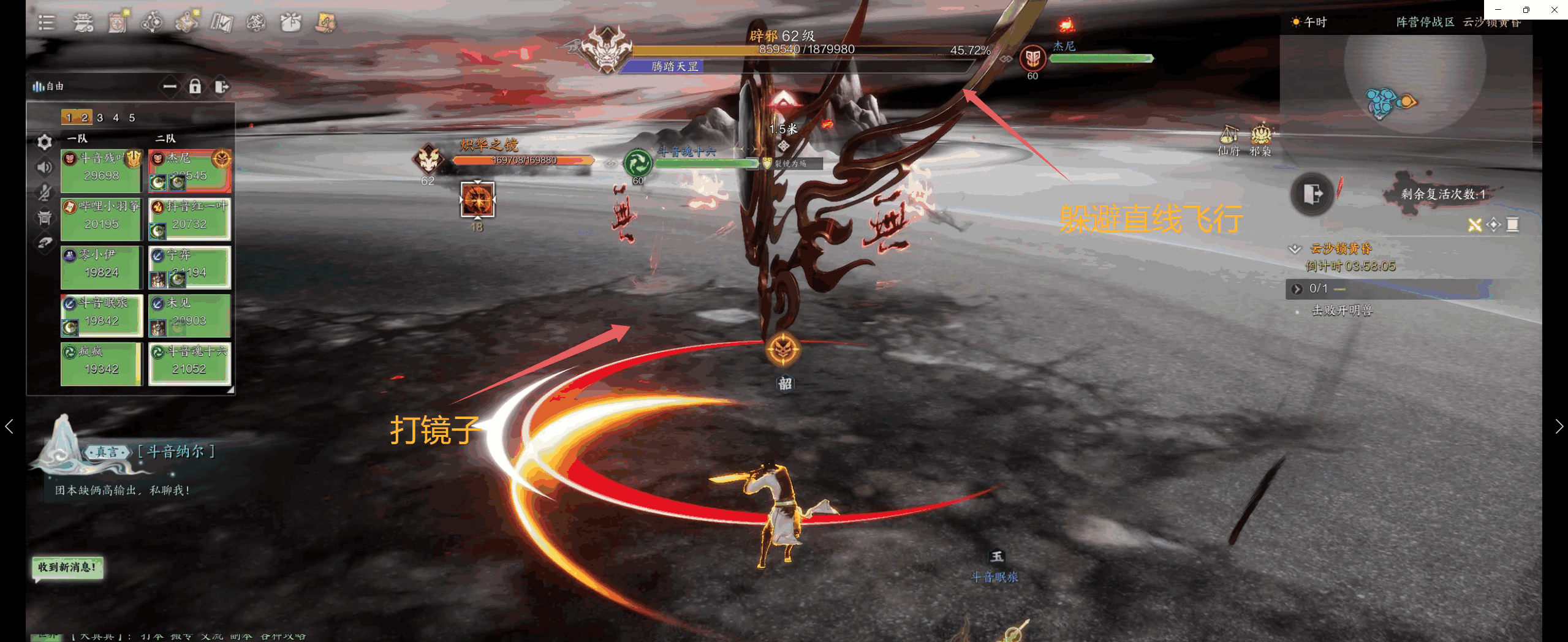The image size is (1568, 642).
Task: Open the main menu list icon
Action: click(x=47, y=23)
